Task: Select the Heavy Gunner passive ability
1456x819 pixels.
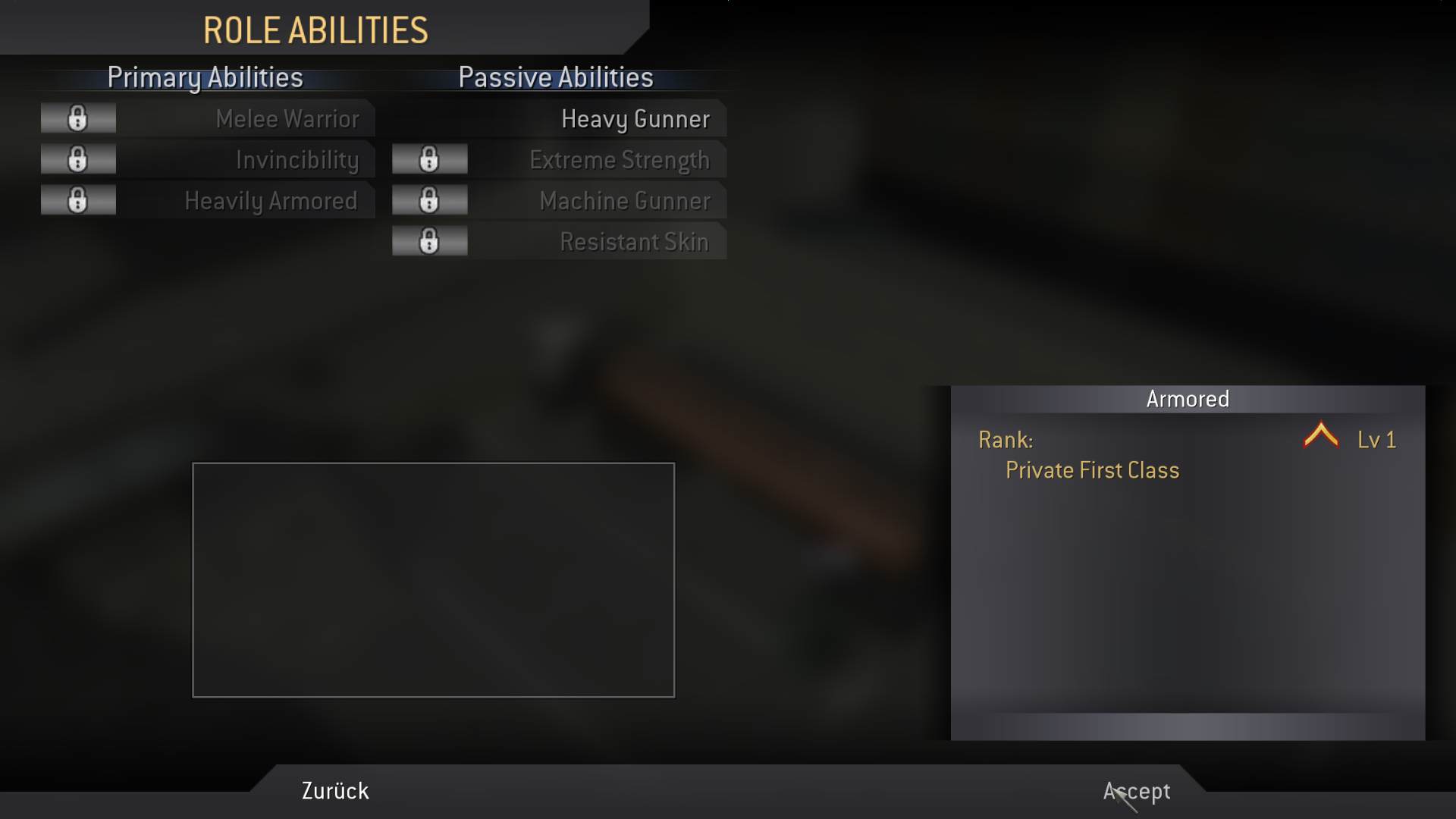Action: click(x=635, y=119)
